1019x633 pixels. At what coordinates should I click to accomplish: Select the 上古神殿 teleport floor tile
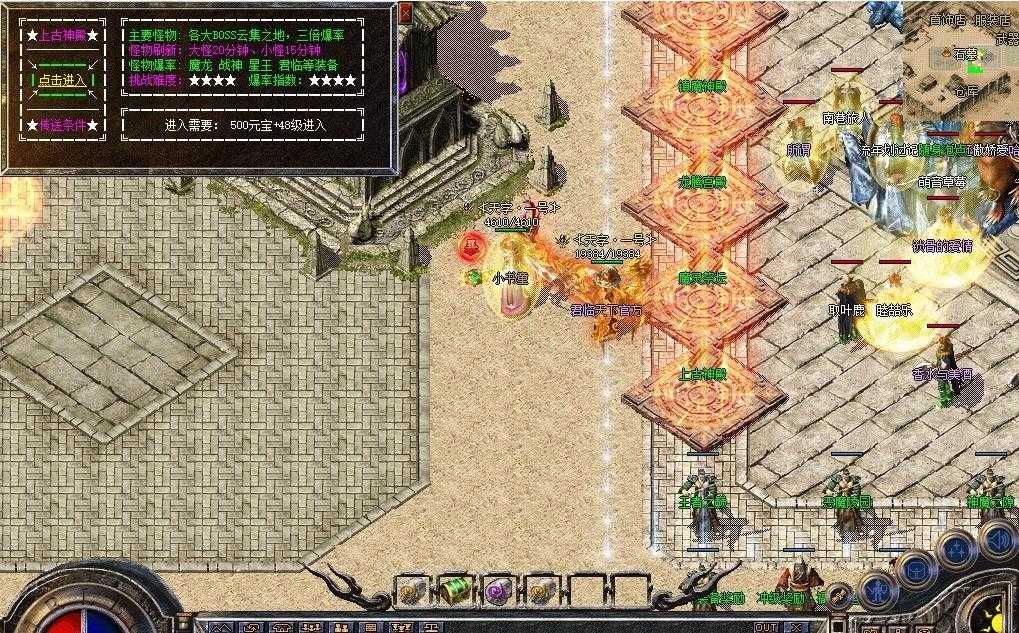click(x=701, y=373)
